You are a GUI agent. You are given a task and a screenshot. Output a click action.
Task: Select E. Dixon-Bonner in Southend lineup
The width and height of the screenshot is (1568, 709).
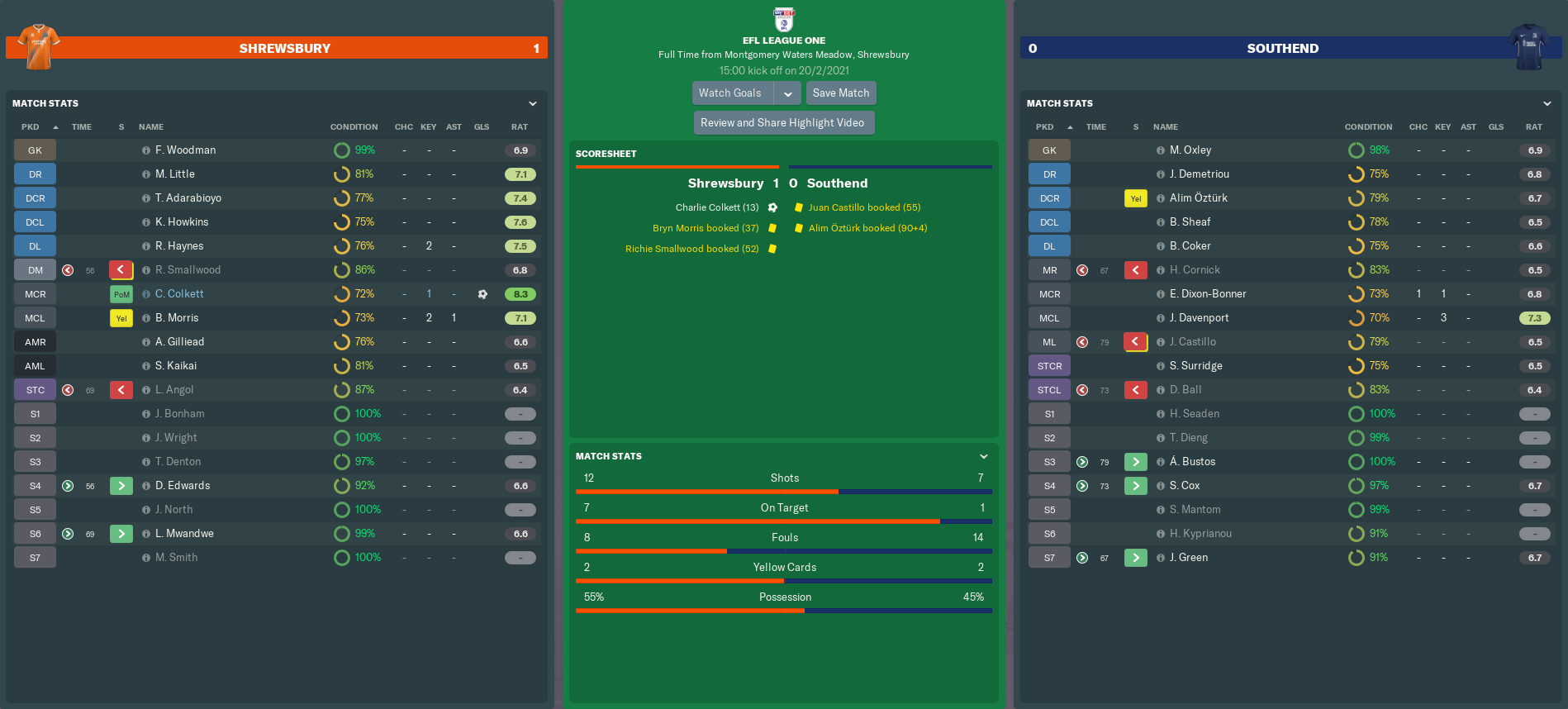click(1208, 294)
